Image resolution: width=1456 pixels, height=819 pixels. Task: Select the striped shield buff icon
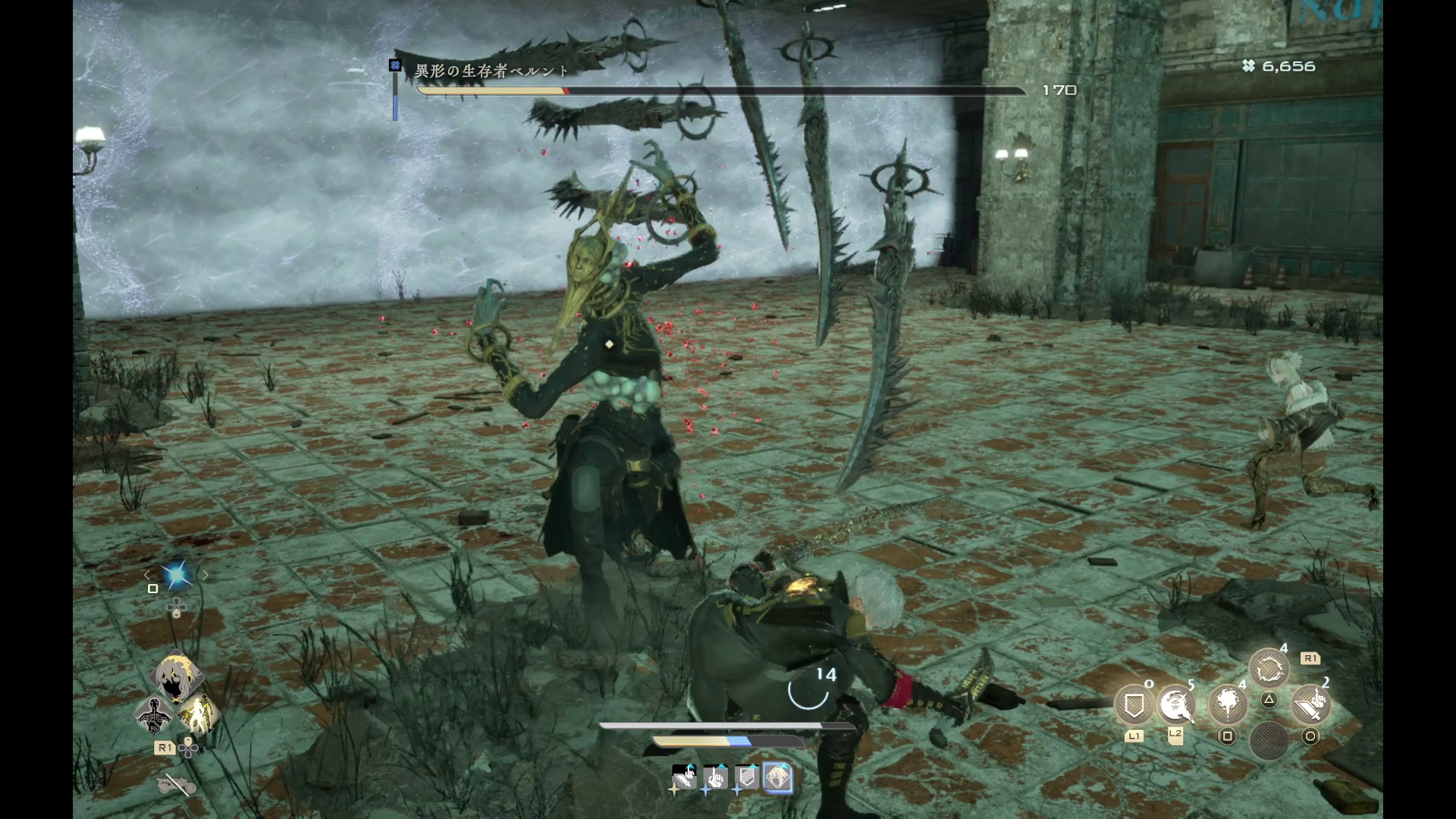click(746, 777)
